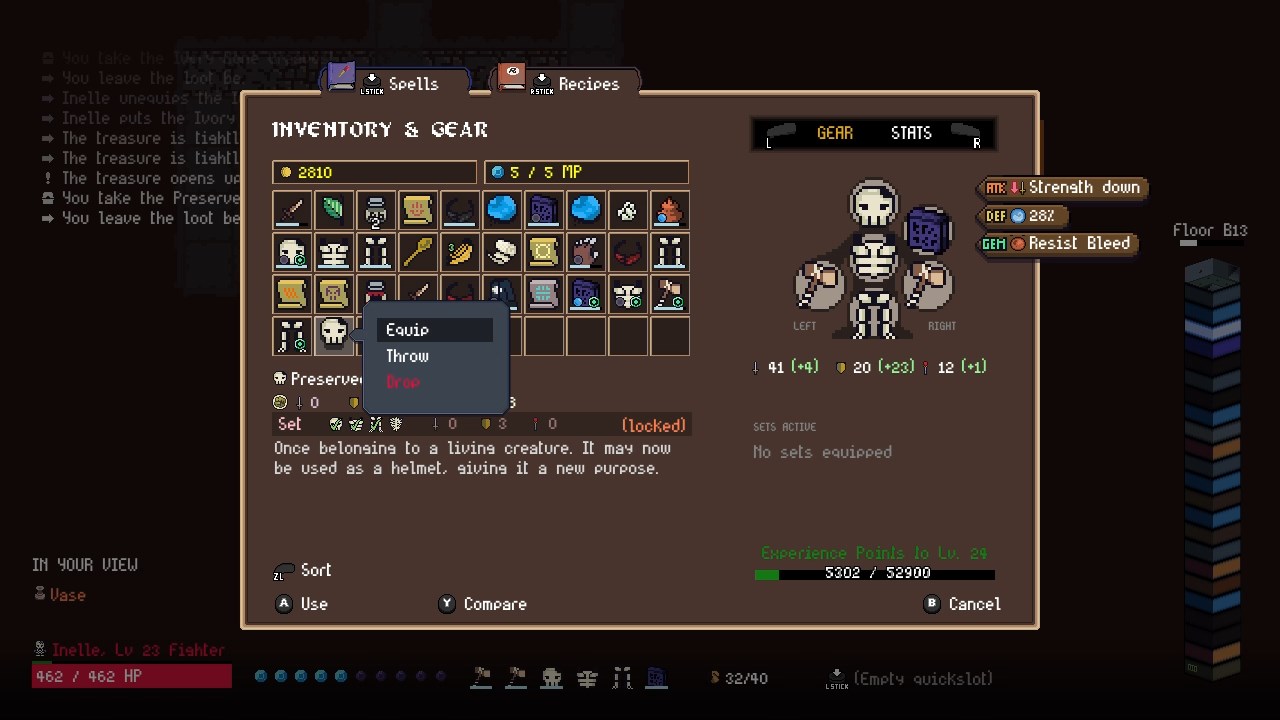Click the fiery creature item slot

pyautogui.click(x=669, y=210)
